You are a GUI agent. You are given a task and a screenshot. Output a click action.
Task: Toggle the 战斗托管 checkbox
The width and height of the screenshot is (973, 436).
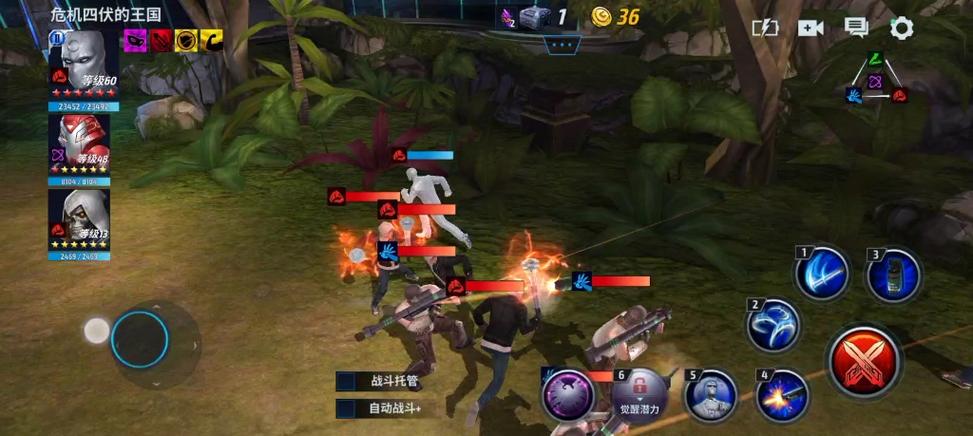[x=346, y=381]
